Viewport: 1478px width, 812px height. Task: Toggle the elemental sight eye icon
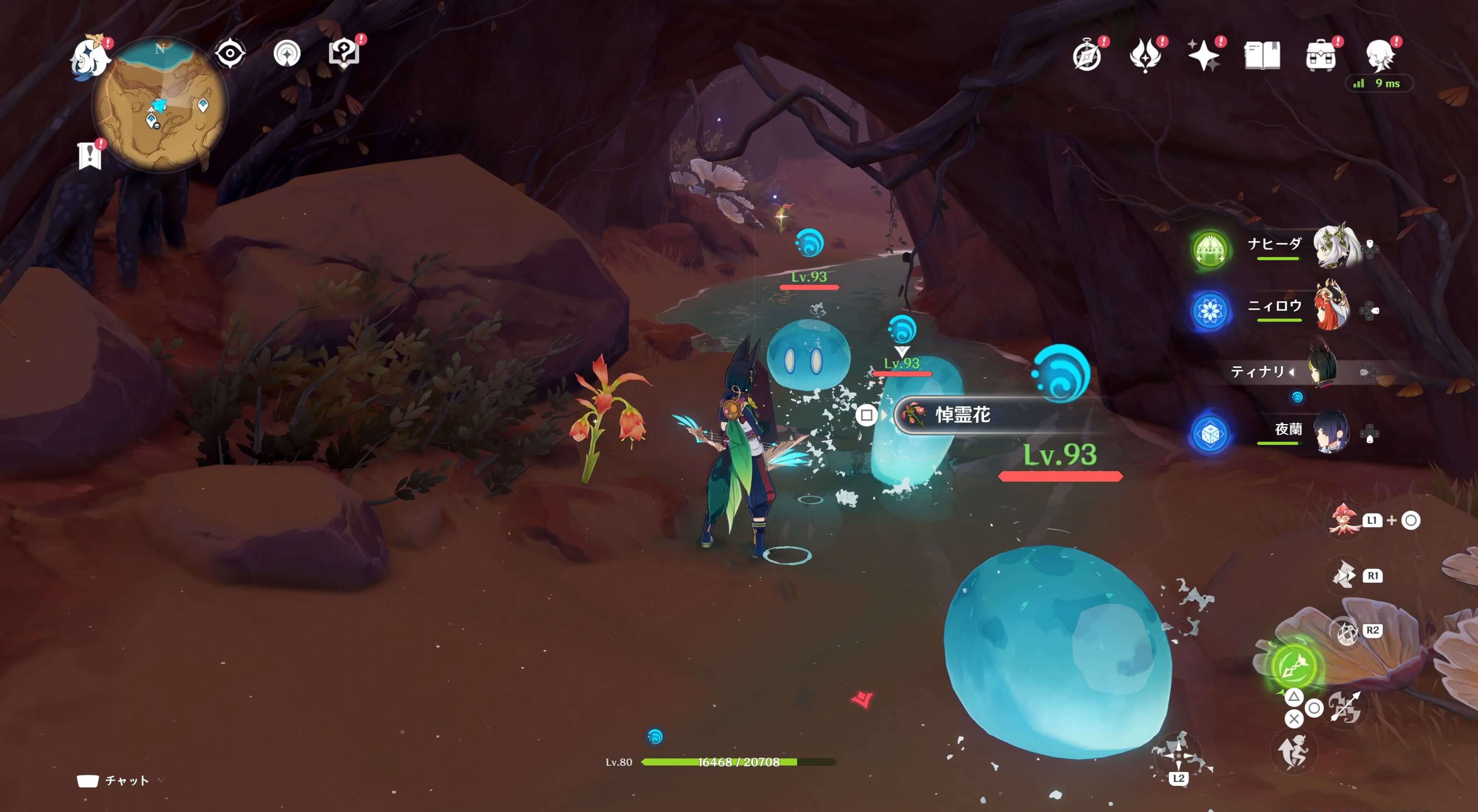230,54
